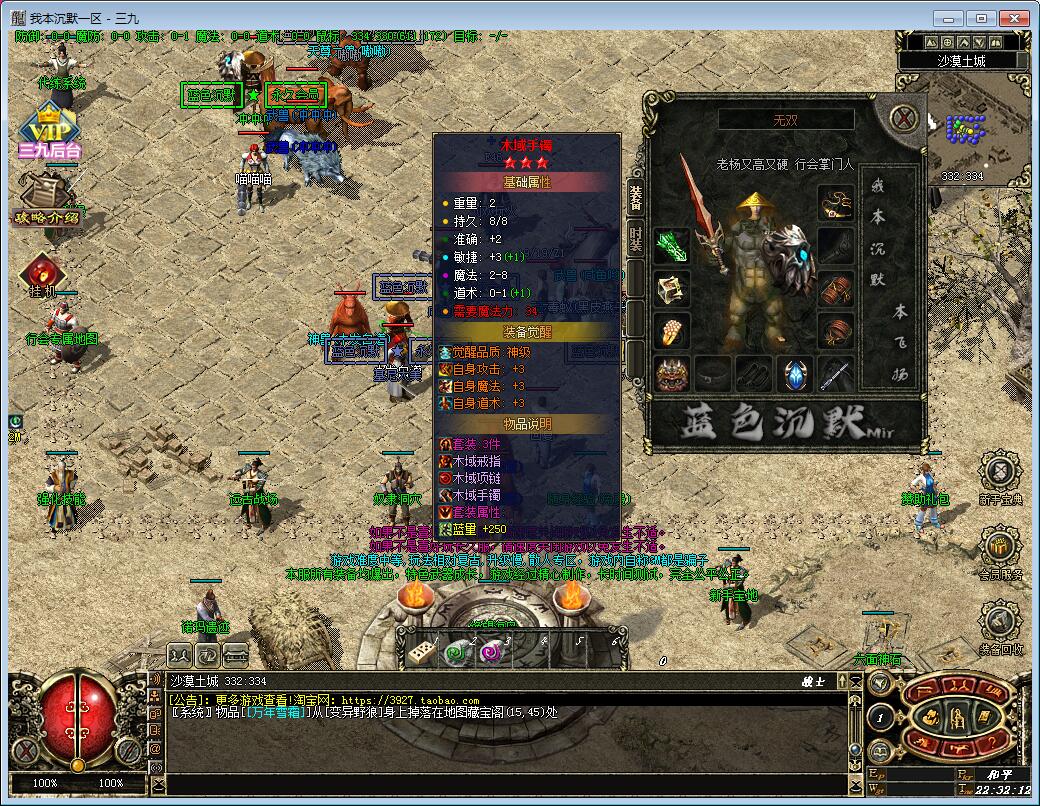Open the 新手宝典 beginner guide icon

tap(1001, 473)
